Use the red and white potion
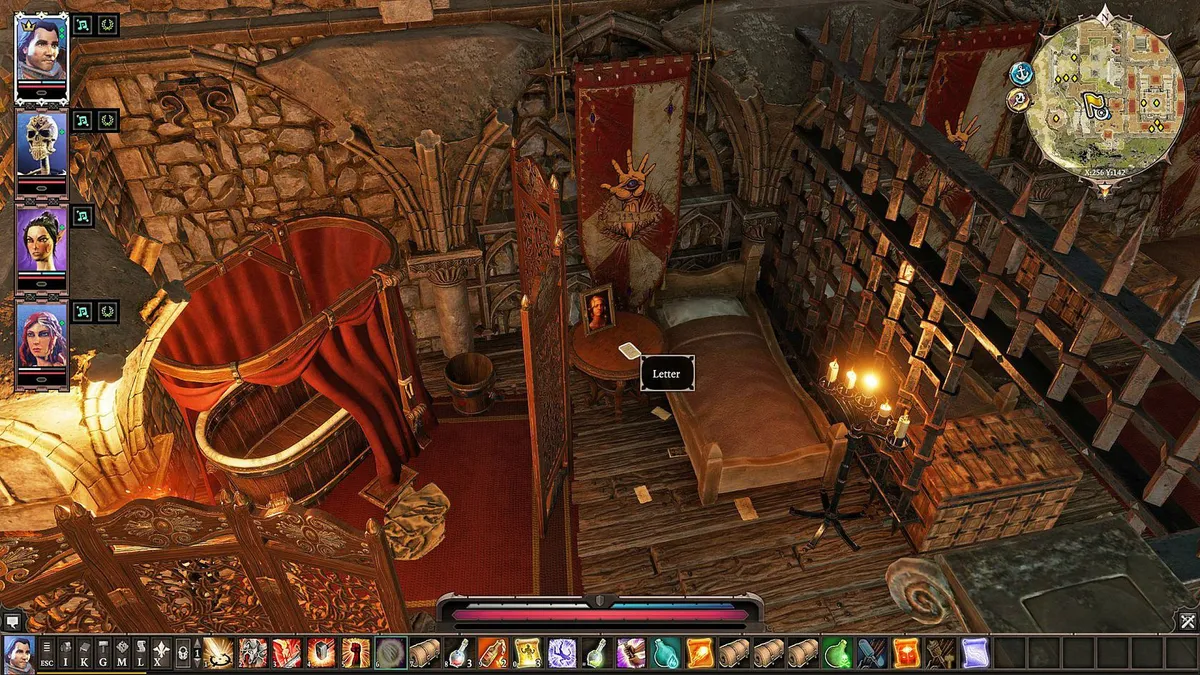The image size is (1200, 675). [459, 653]
